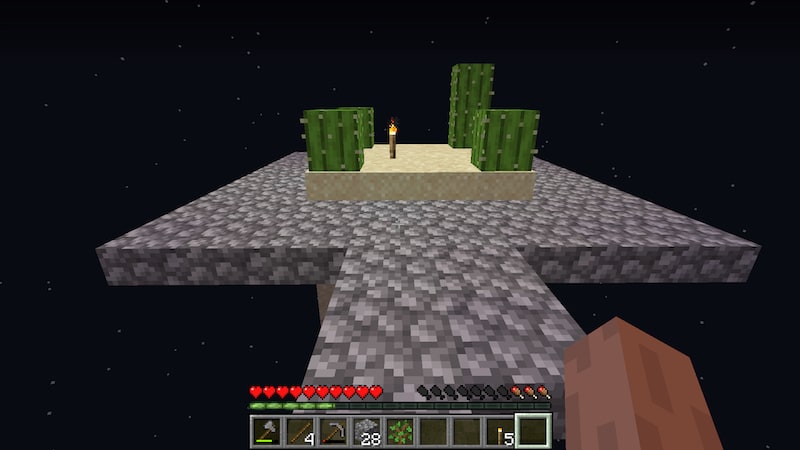
Task: Select the stone axe hotbar slot
Action: pyautogui.click(x=267, y=431)
